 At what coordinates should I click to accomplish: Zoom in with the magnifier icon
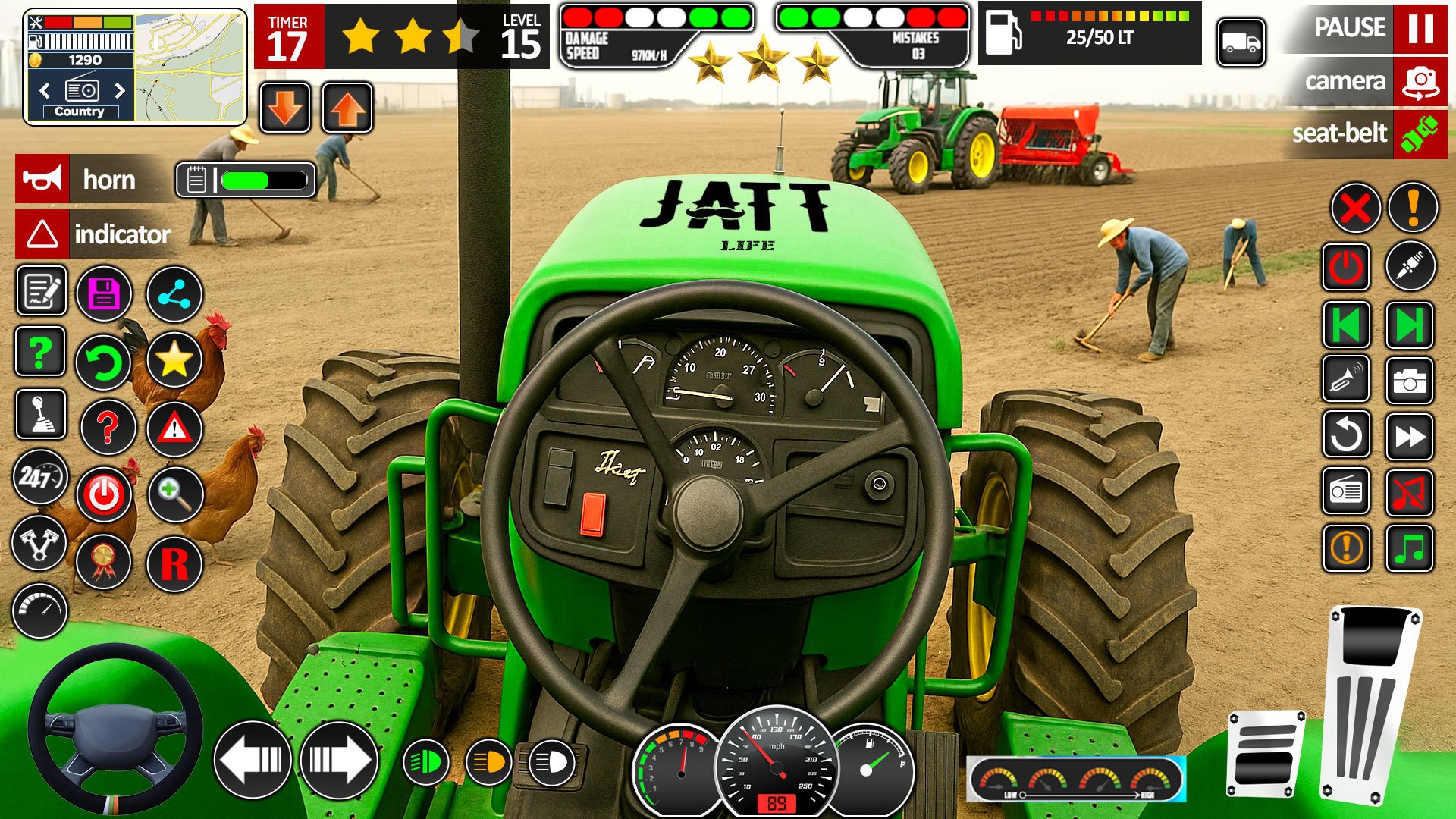tap(174, 494)
